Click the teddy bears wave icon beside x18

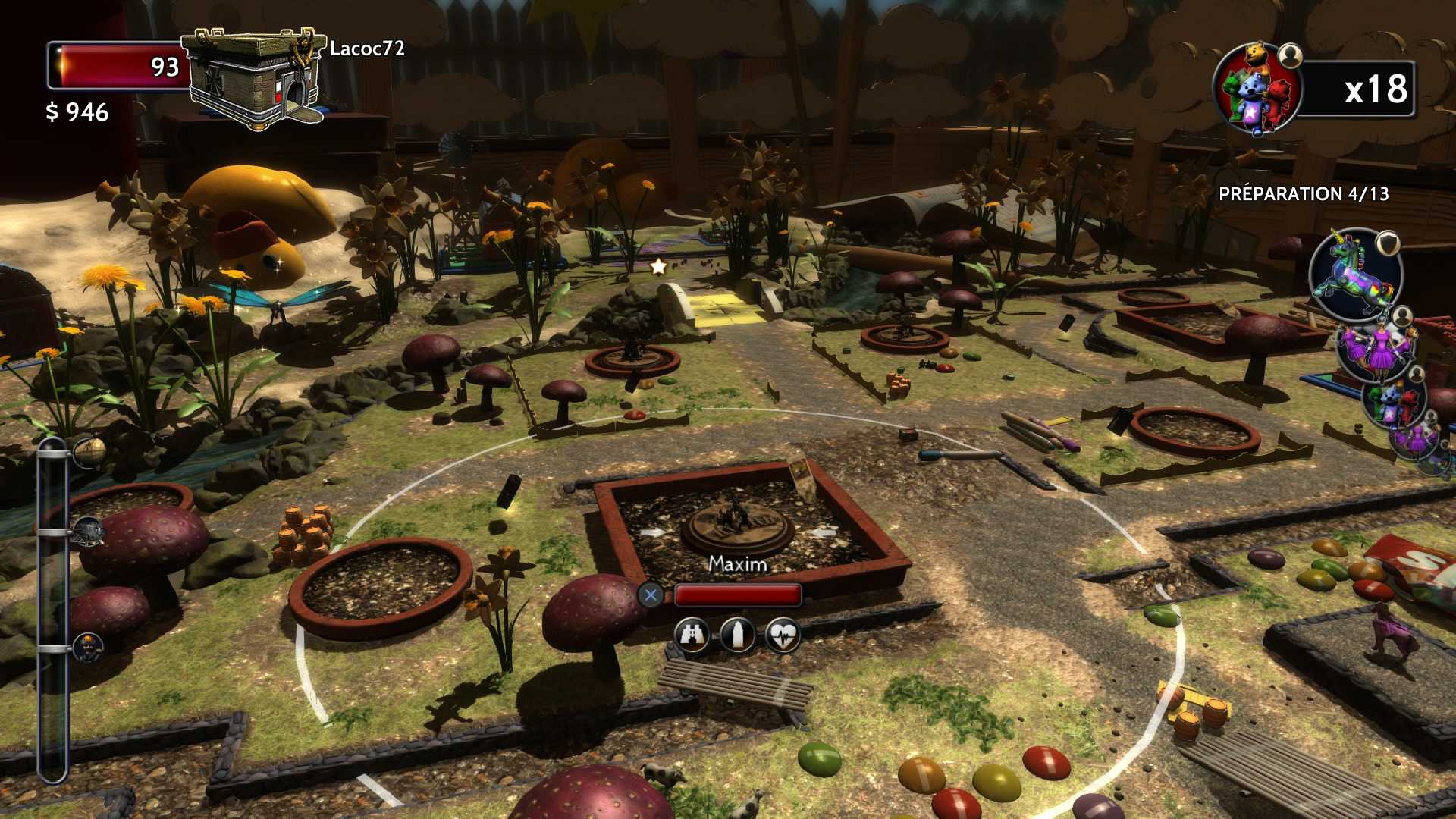(1256, 89)
